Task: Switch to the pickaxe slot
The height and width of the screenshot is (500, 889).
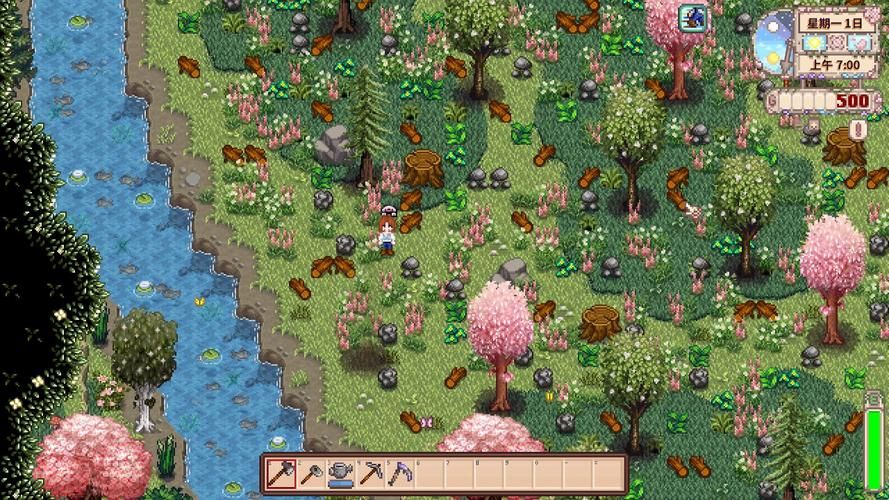Action: coord(370,472)
